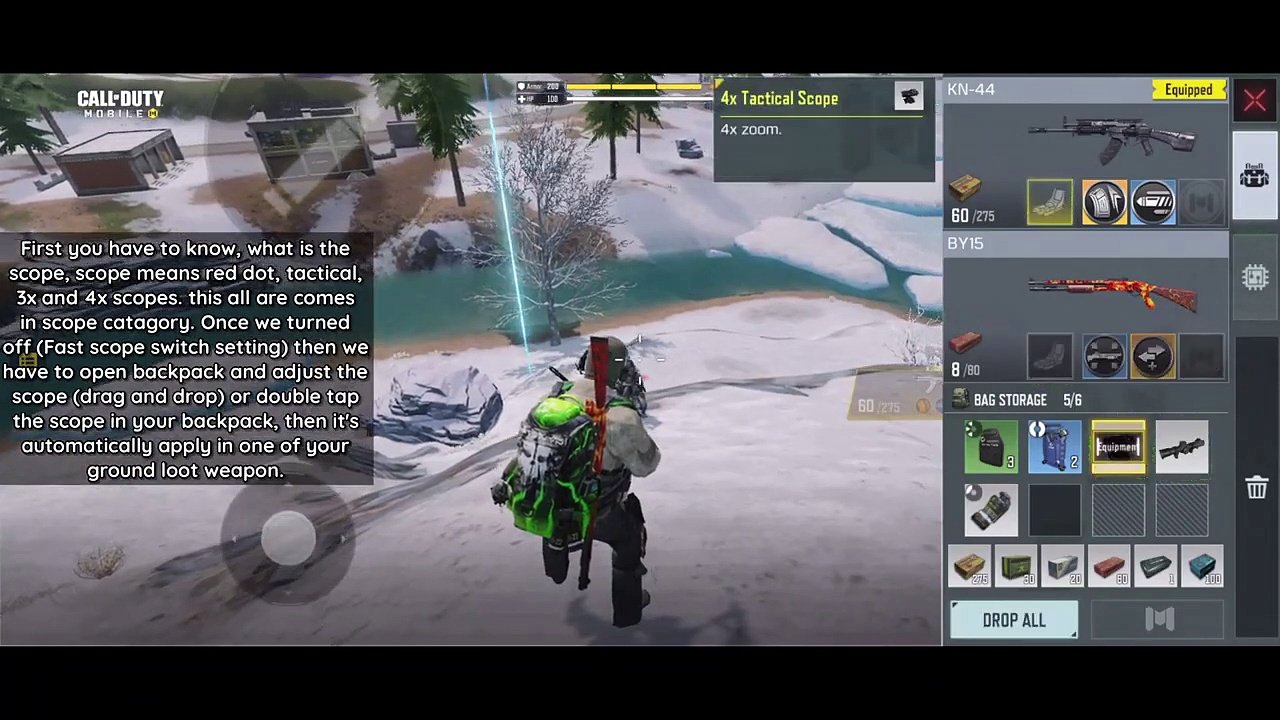Select the blue item with count 2

pos(1054,446)
